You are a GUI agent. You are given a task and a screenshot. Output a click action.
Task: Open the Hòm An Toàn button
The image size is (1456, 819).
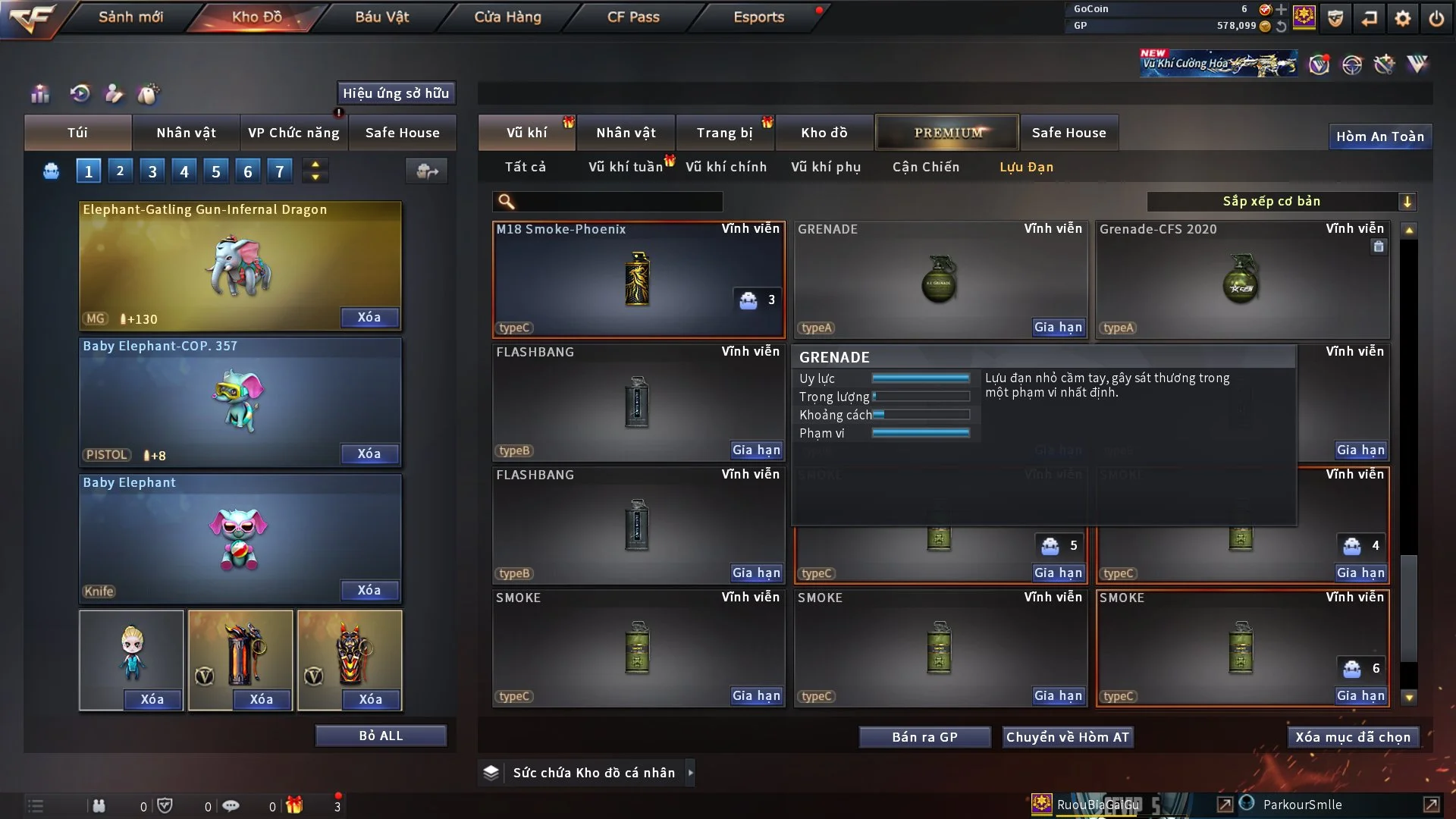(x=1379, y=136)
